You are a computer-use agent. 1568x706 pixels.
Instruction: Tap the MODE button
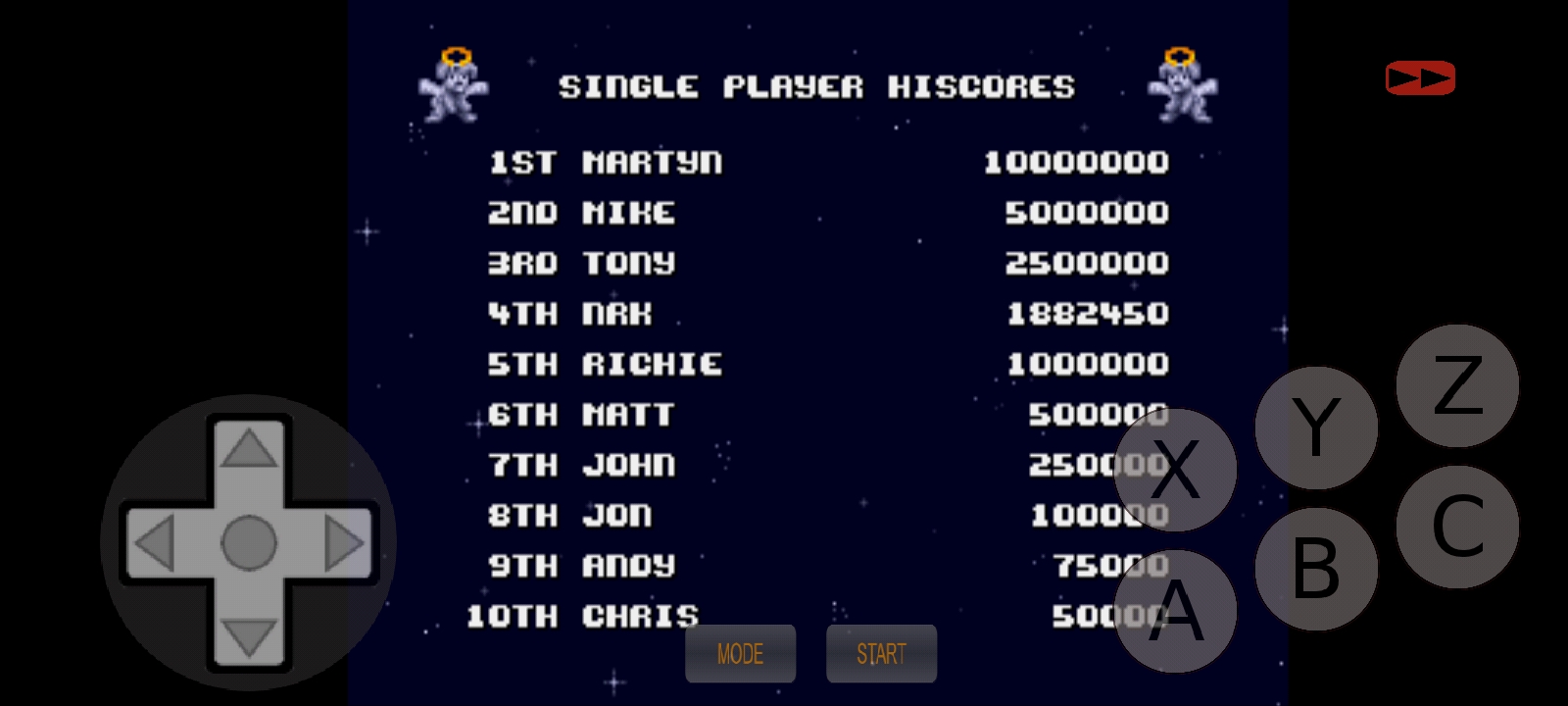[740, 654]
